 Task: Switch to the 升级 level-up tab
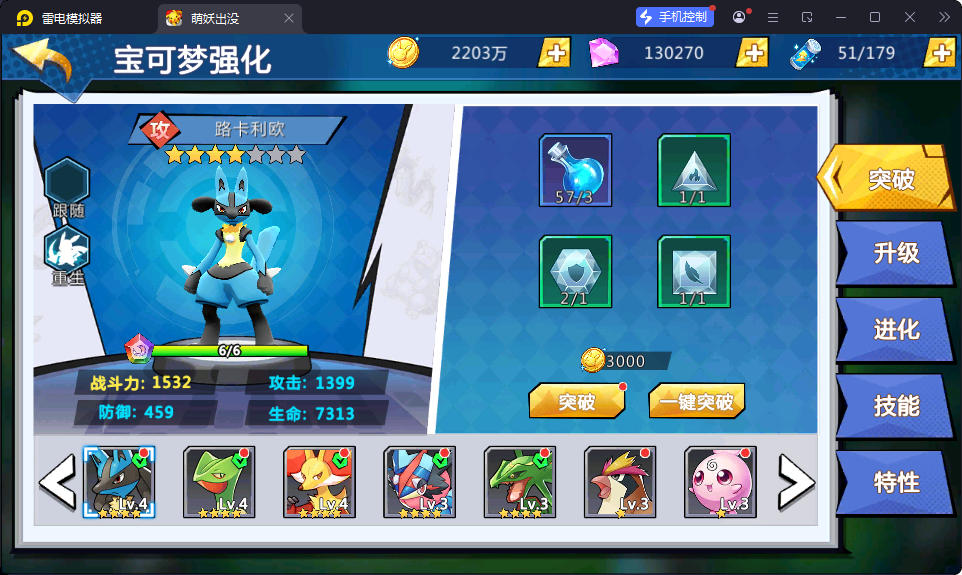[x=895, y=253]
